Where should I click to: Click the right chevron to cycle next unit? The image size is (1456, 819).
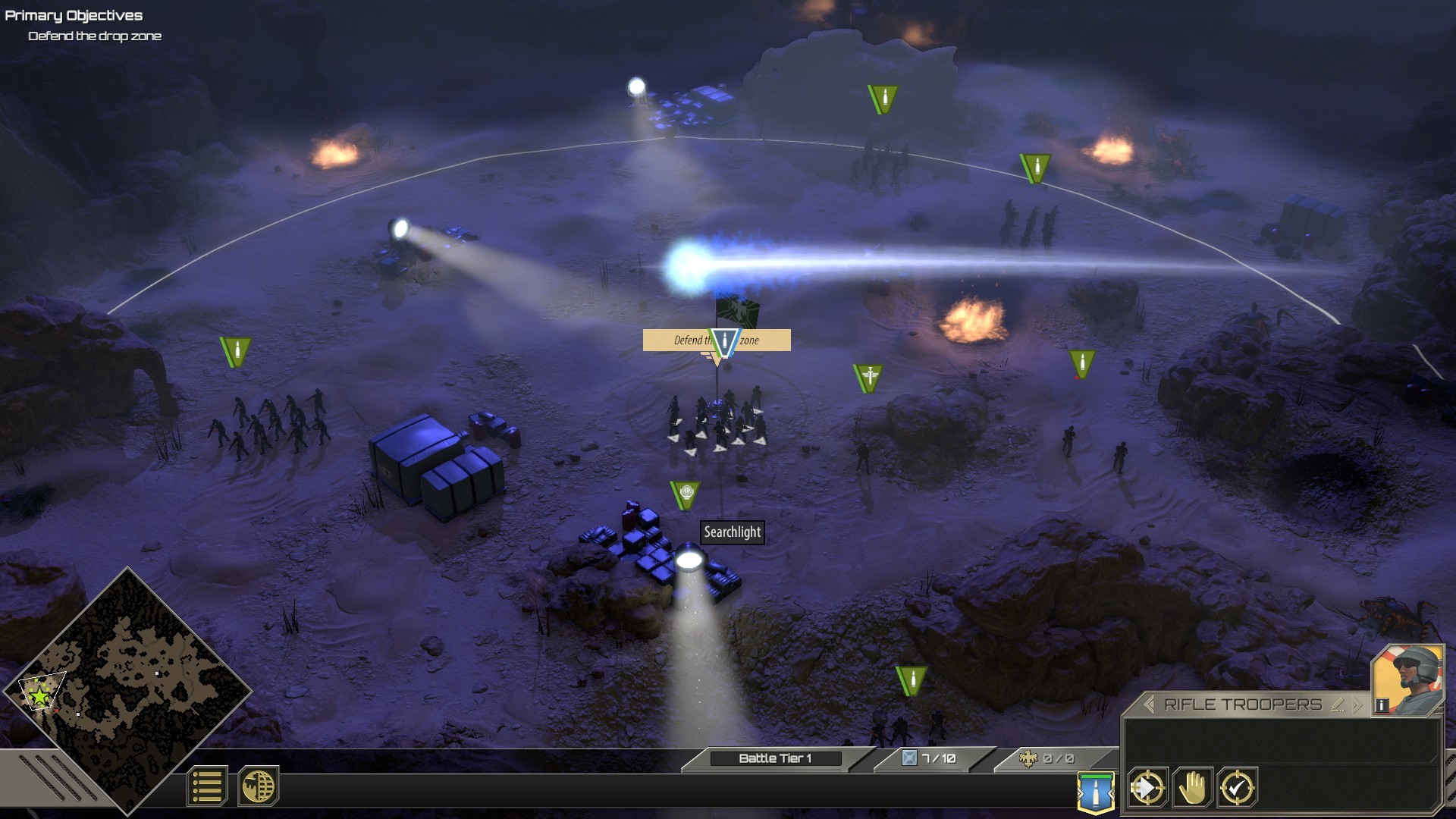(x=1357, y=704)
